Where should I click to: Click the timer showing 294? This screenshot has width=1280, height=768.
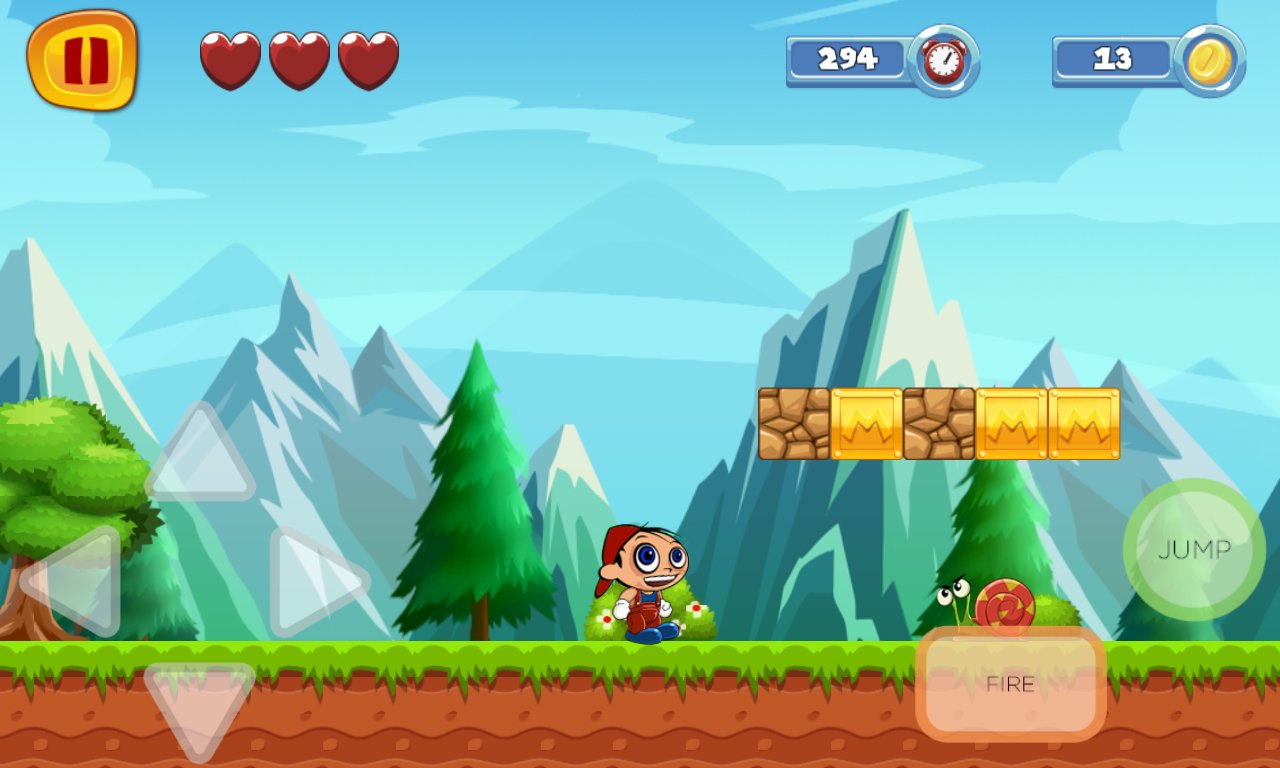pos(850,59)
